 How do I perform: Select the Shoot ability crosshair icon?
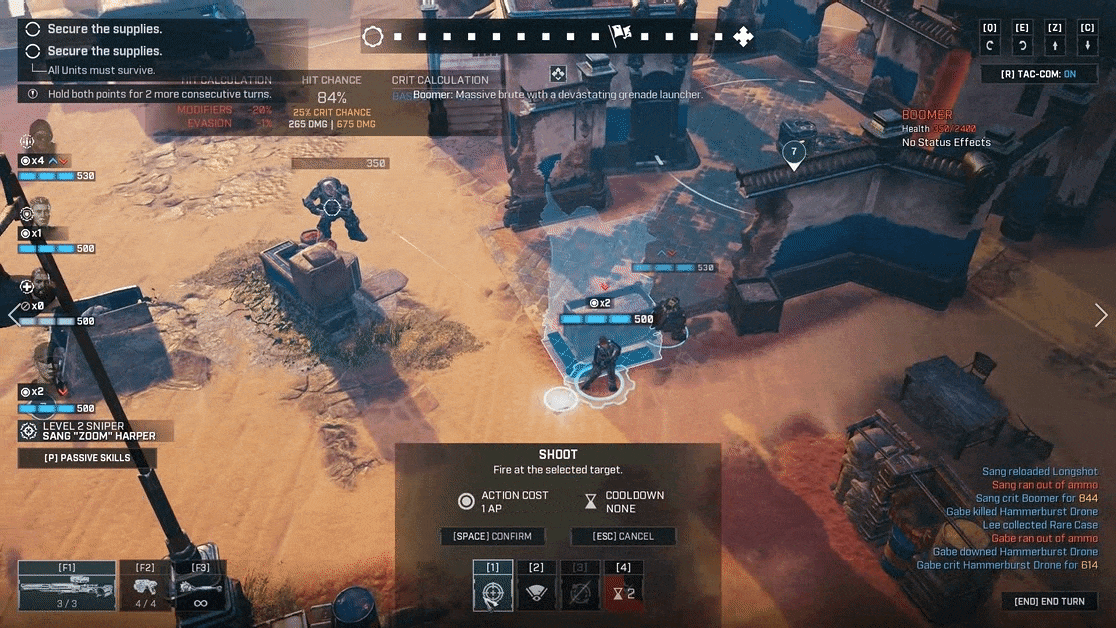[492, 592]
